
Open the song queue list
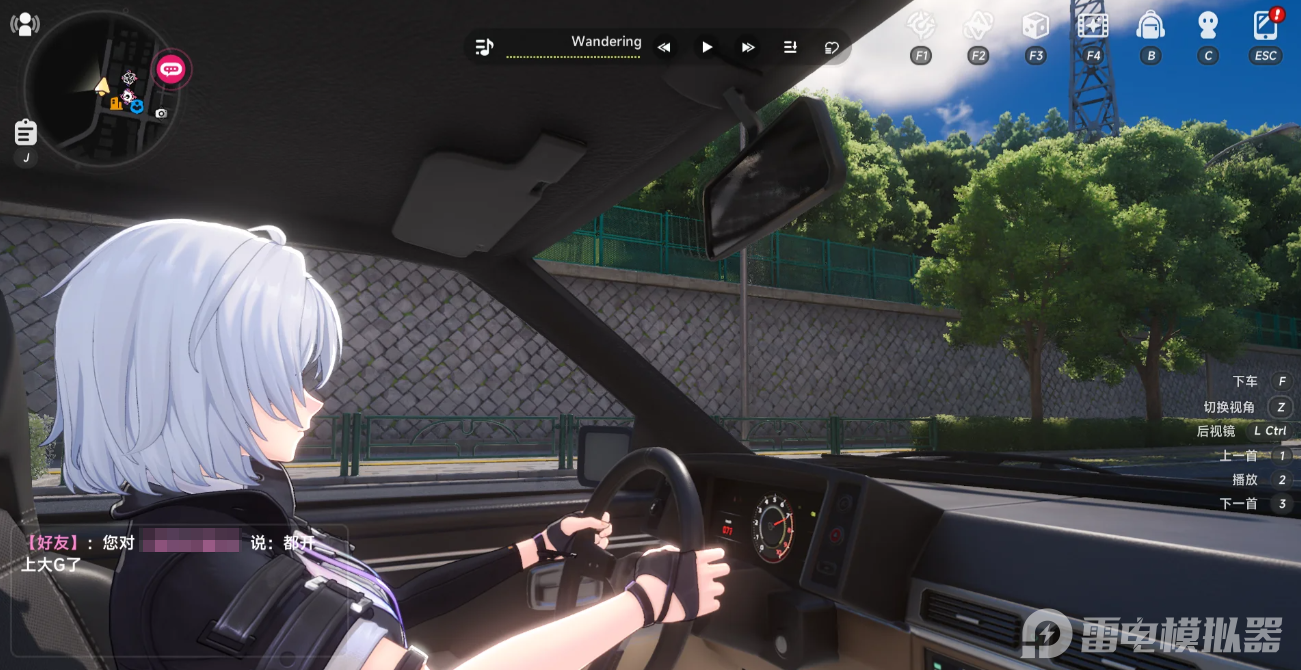pos(790,47)
